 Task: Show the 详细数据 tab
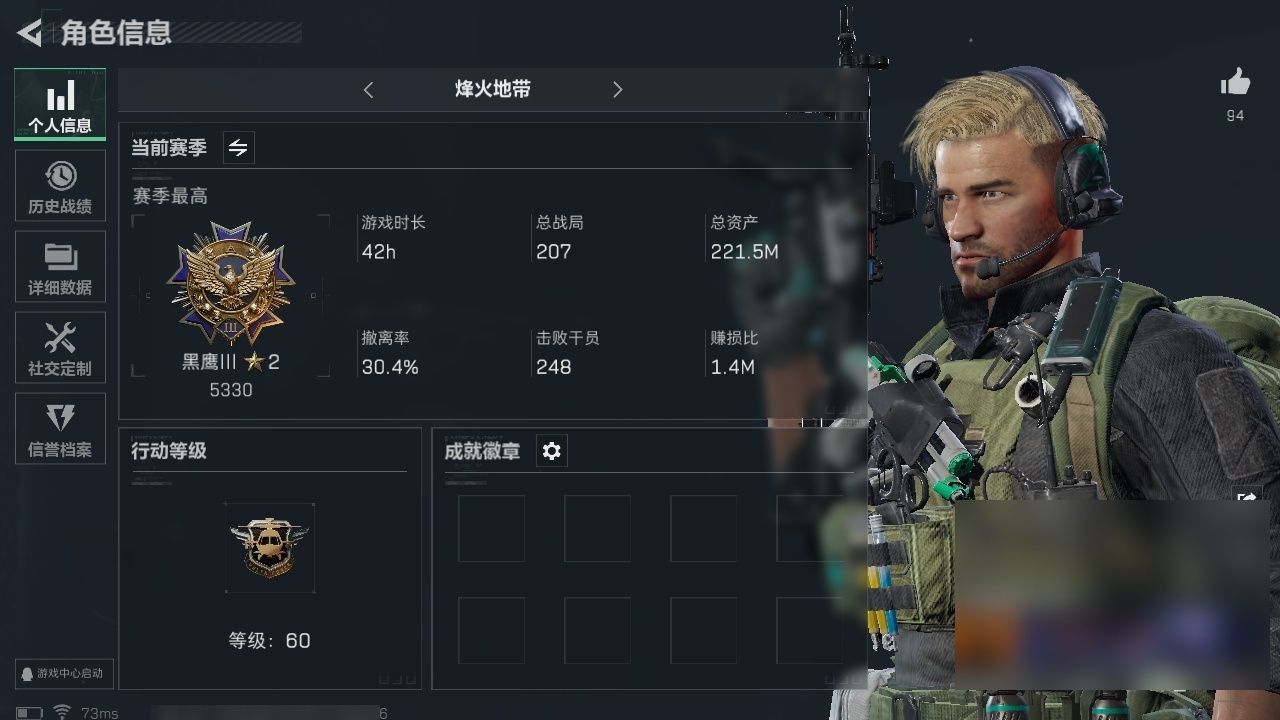click(x=60, y=267)
